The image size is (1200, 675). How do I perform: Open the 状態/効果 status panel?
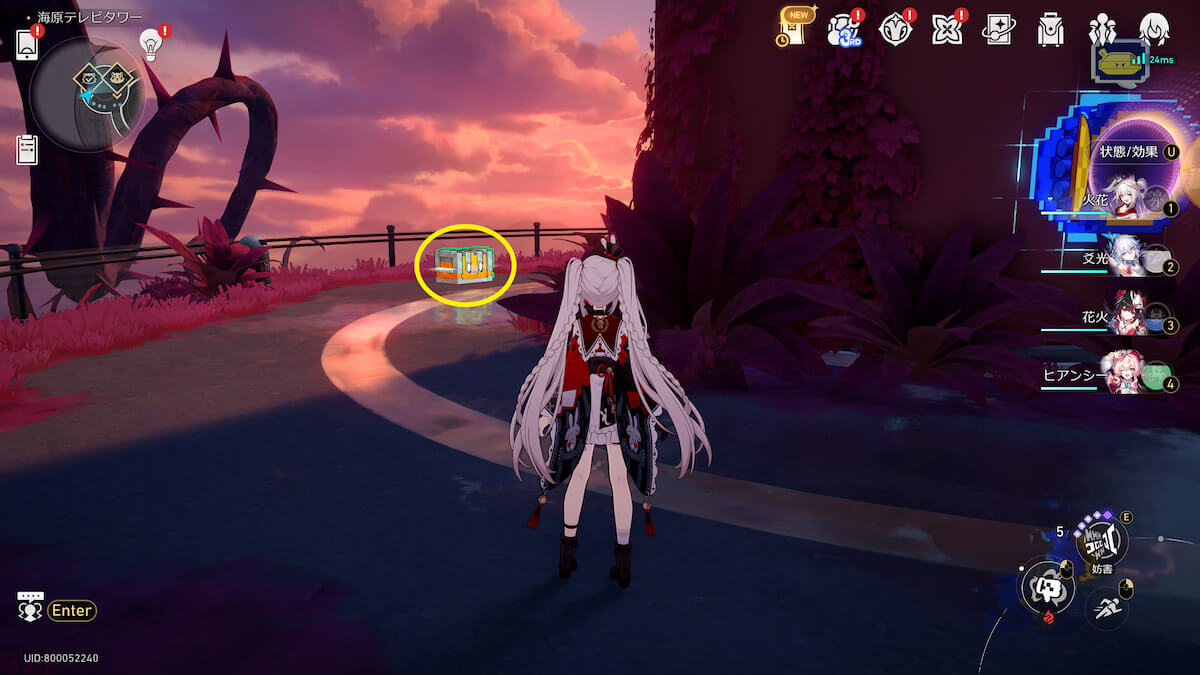[x=1130, y=152]
